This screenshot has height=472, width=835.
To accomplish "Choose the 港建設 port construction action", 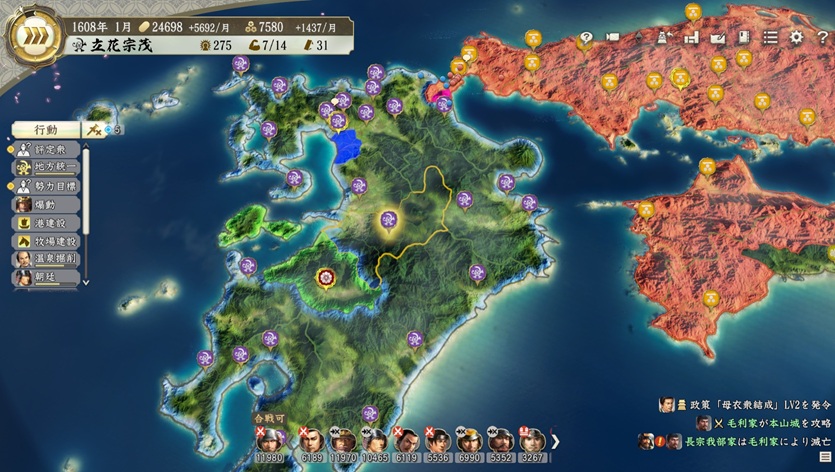I will (46, 222).
